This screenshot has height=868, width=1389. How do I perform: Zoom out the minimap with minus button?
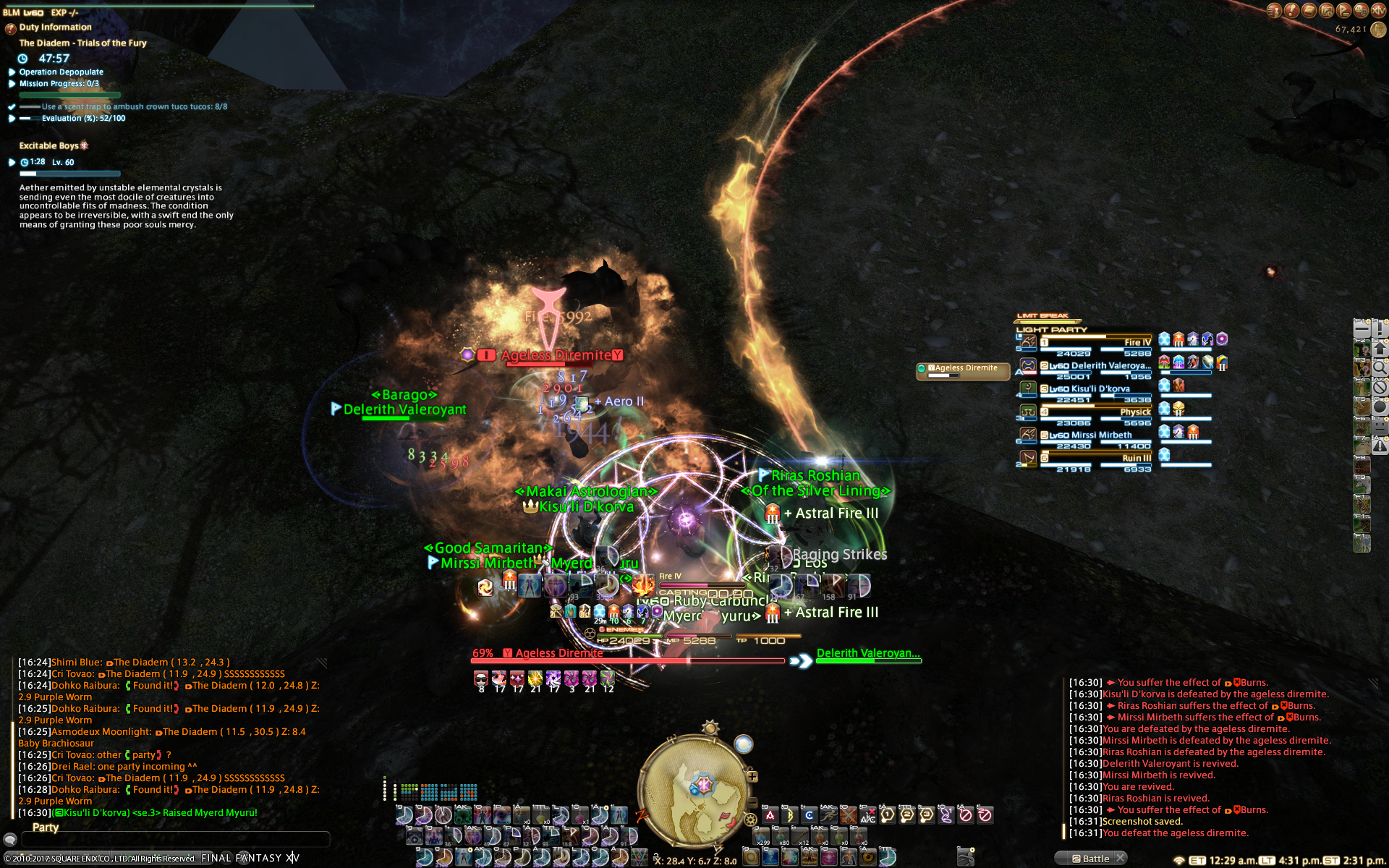[752, 803]
